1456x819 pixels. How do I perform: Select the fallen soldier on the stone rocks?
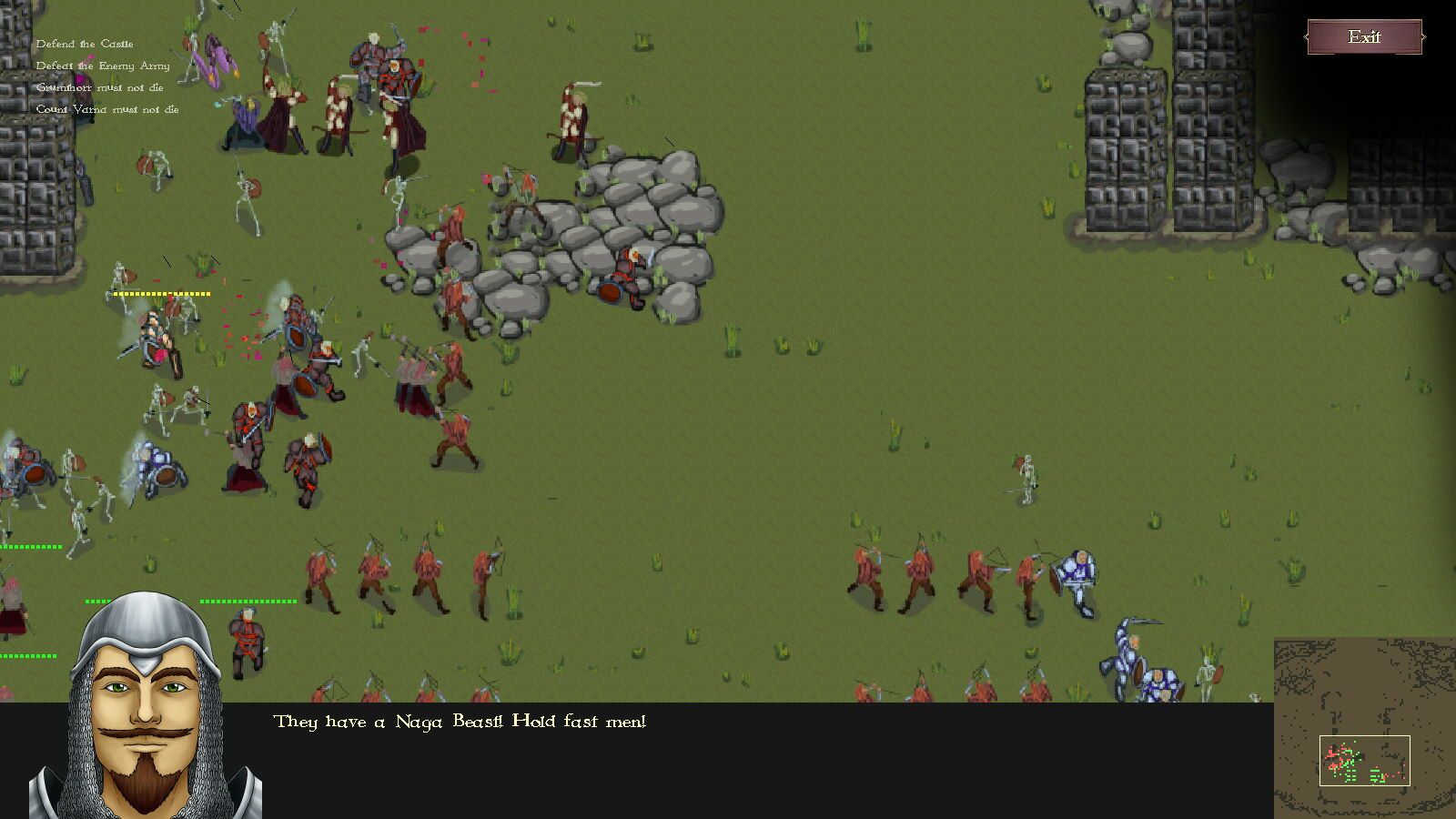(x=626, y=273)
